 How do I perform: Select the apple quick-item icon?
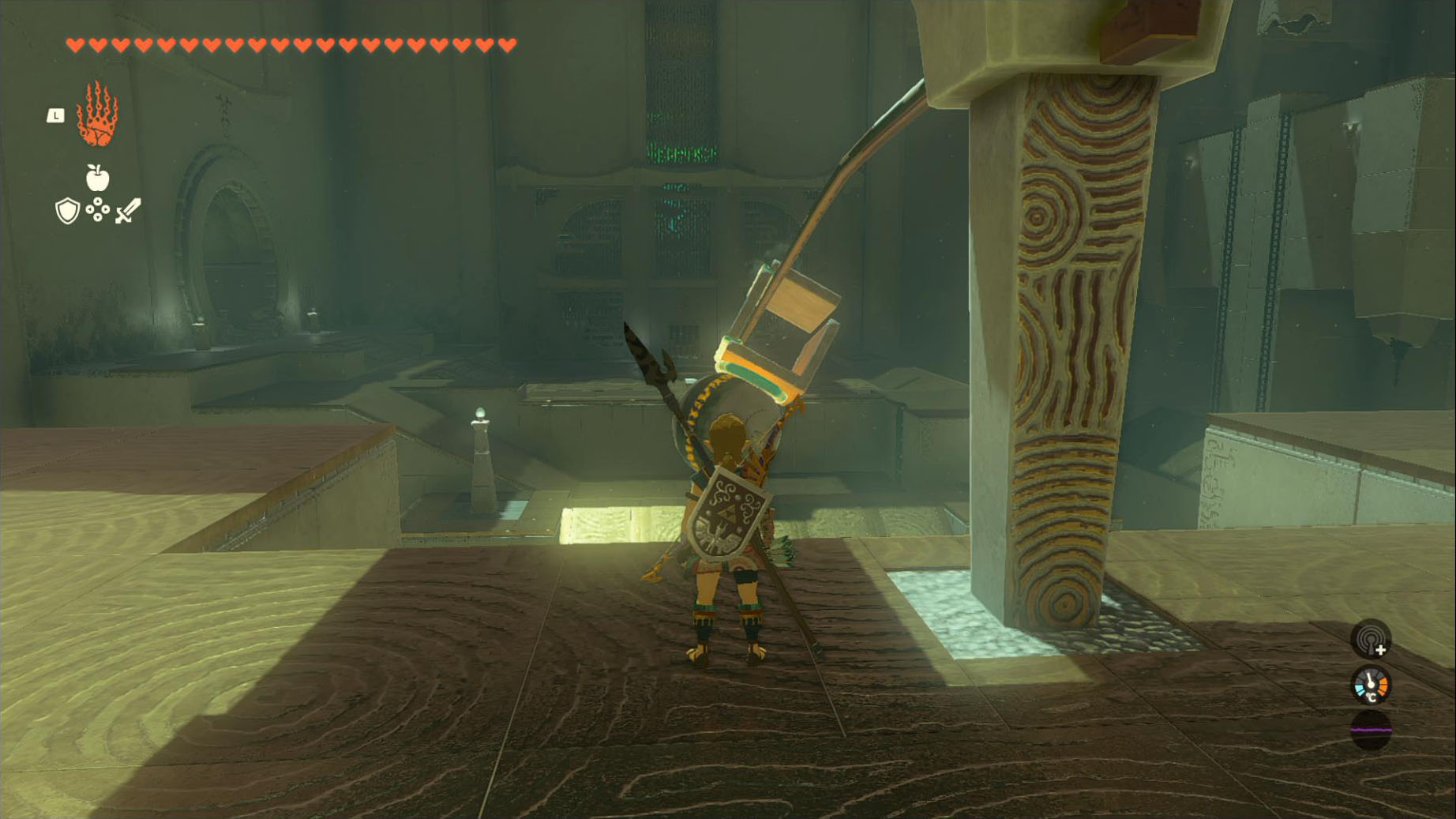(x=97, y=178)
